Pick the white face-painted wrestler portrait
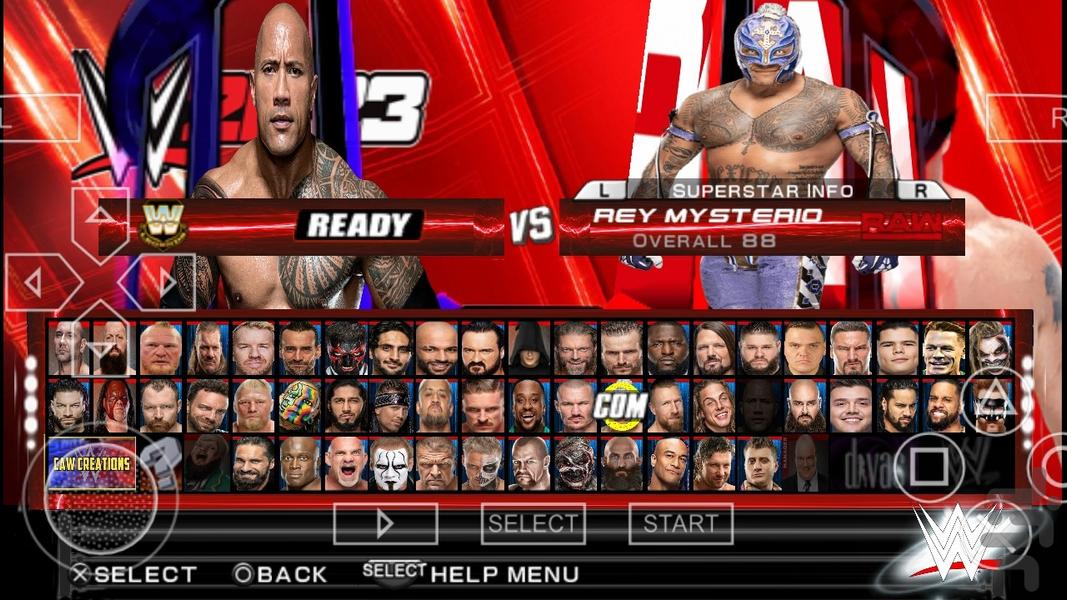The height and width of the screenshot is (600, 1067). 390,463
